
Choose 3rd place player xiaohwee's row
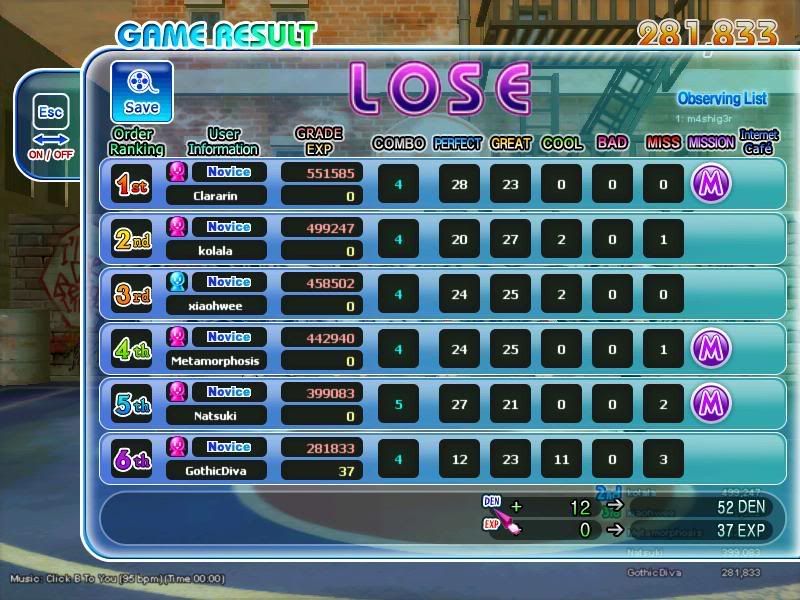445,294
